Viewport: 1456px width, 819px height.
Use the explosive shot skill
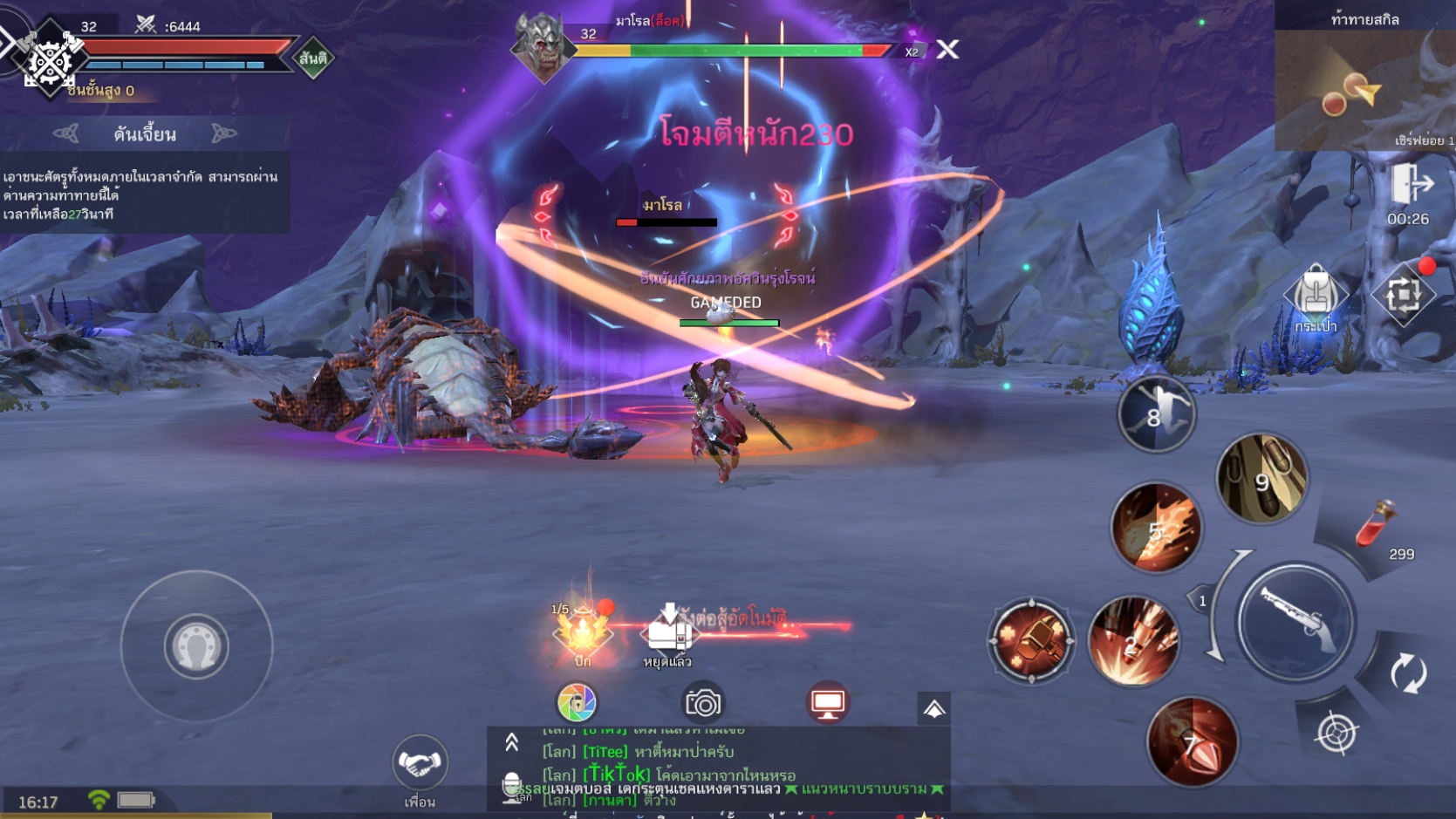pyautogui.click(x=1133, y=641)
